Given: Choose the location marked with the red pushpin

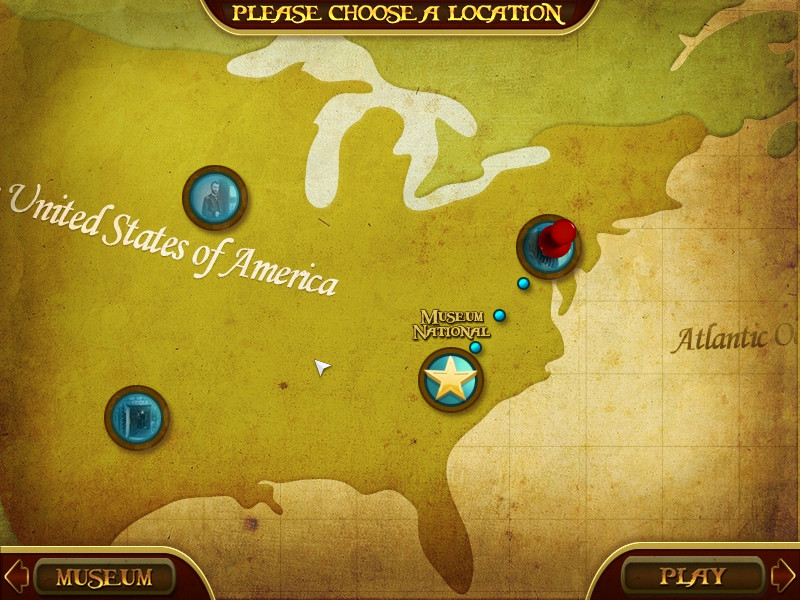Looking at the screenshot, I should tap(548, 246).
